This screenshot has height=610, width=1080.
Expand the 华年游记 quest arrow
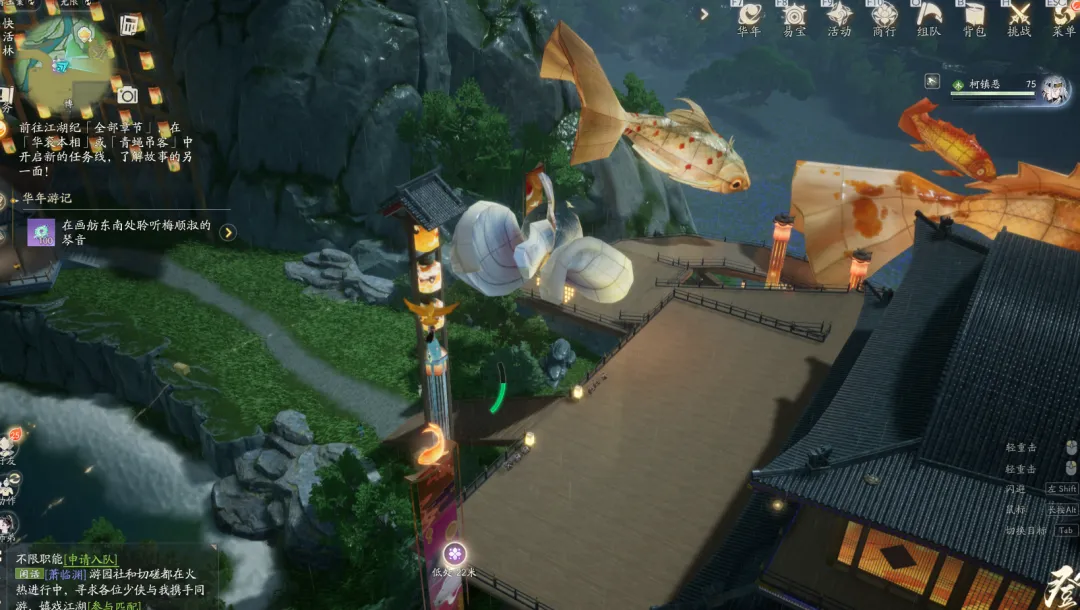click(228, 232)
